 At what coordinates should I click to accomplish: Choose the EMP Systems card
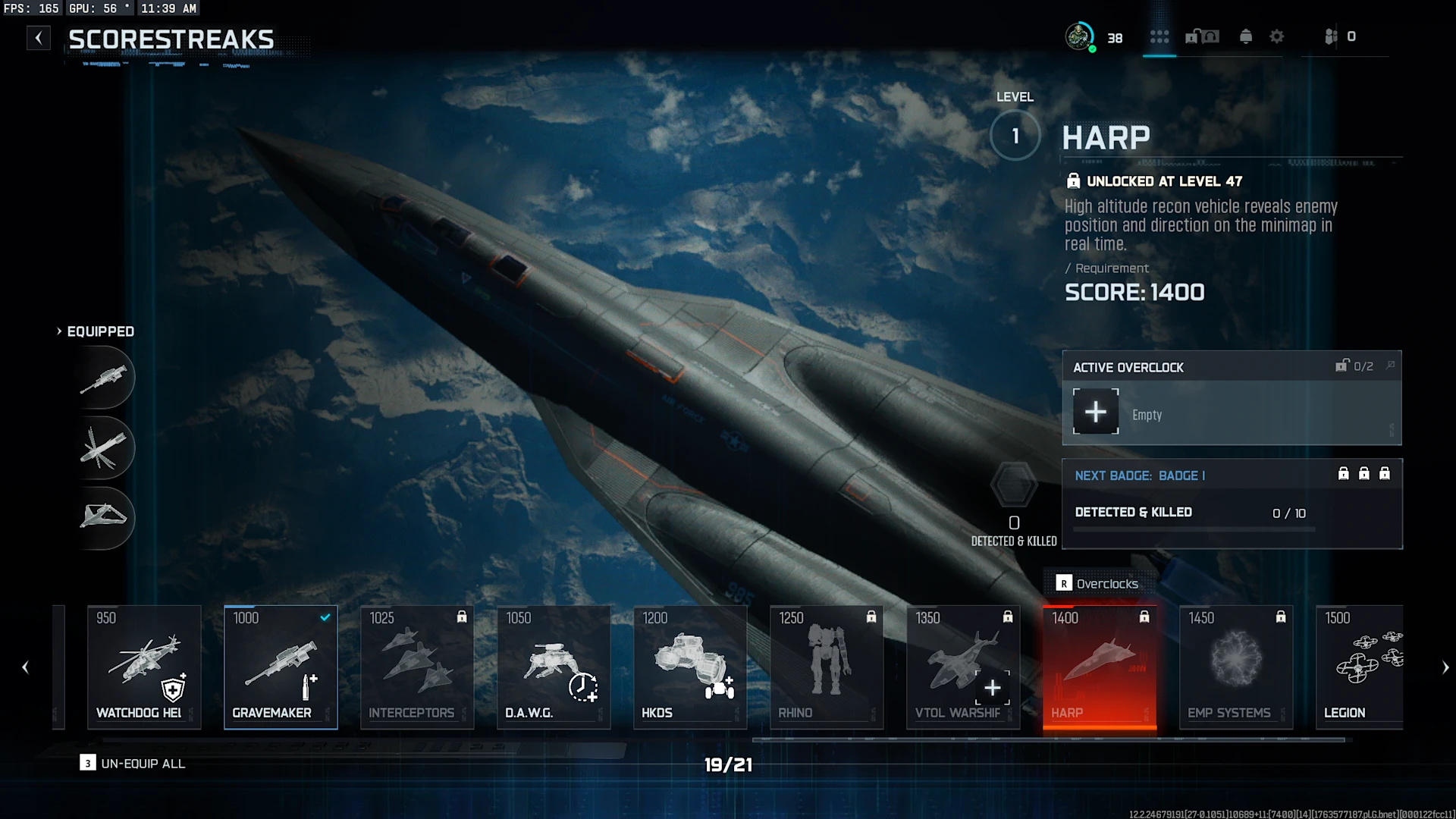pyautogui.click(x=1236, y=667)
